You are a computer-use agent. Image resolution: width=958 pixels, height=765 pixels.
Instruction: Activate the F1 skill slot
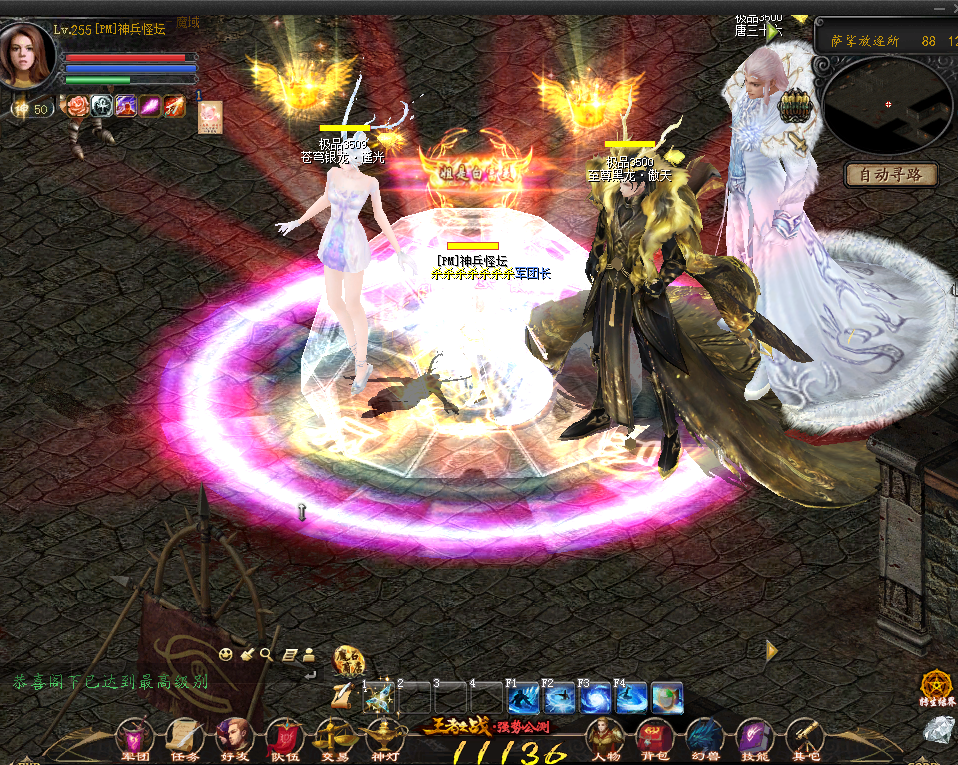click(523, 698)
